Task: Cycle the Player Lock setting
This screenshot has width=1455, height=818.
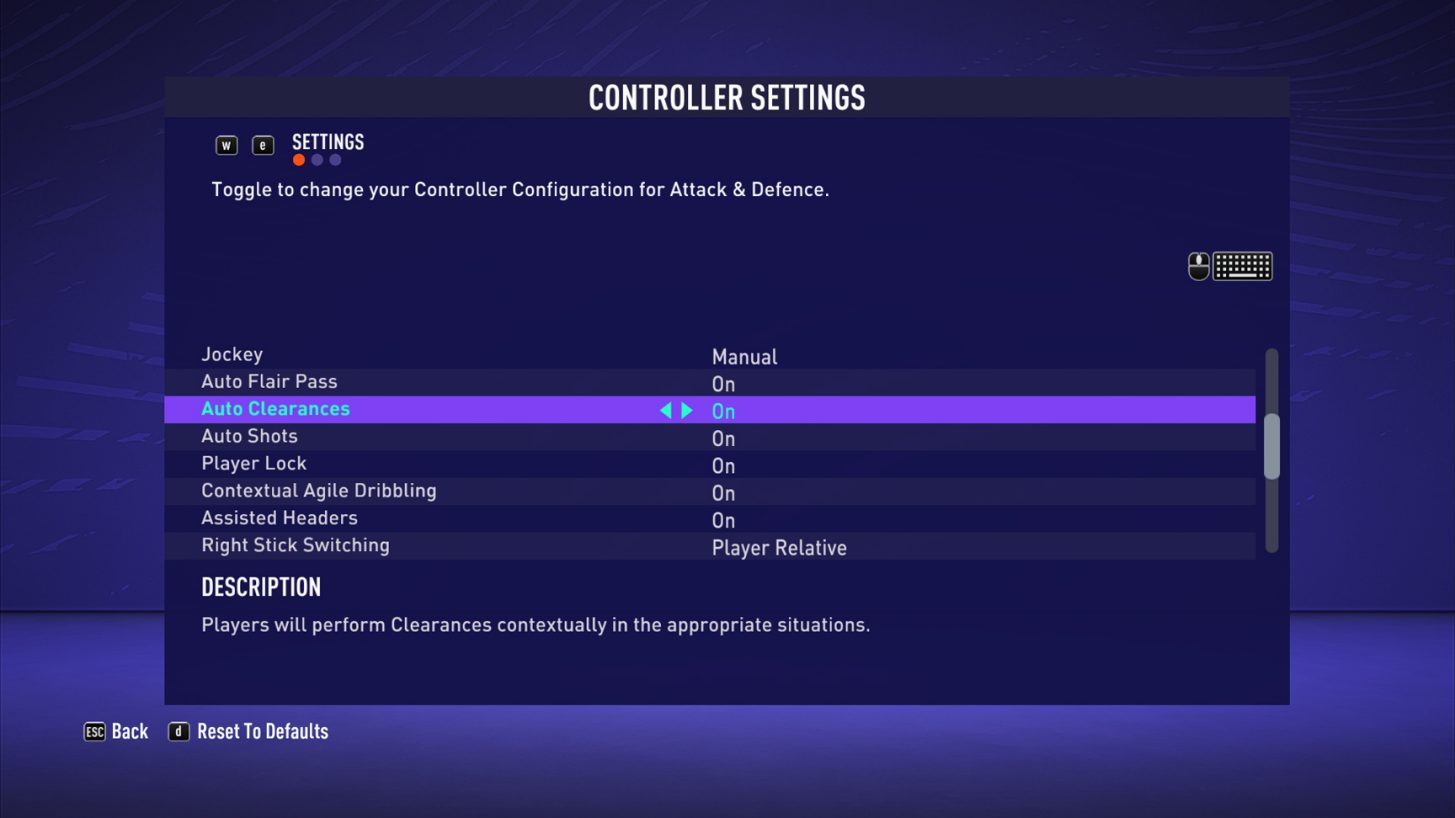Action: click(x=722, y=465)
